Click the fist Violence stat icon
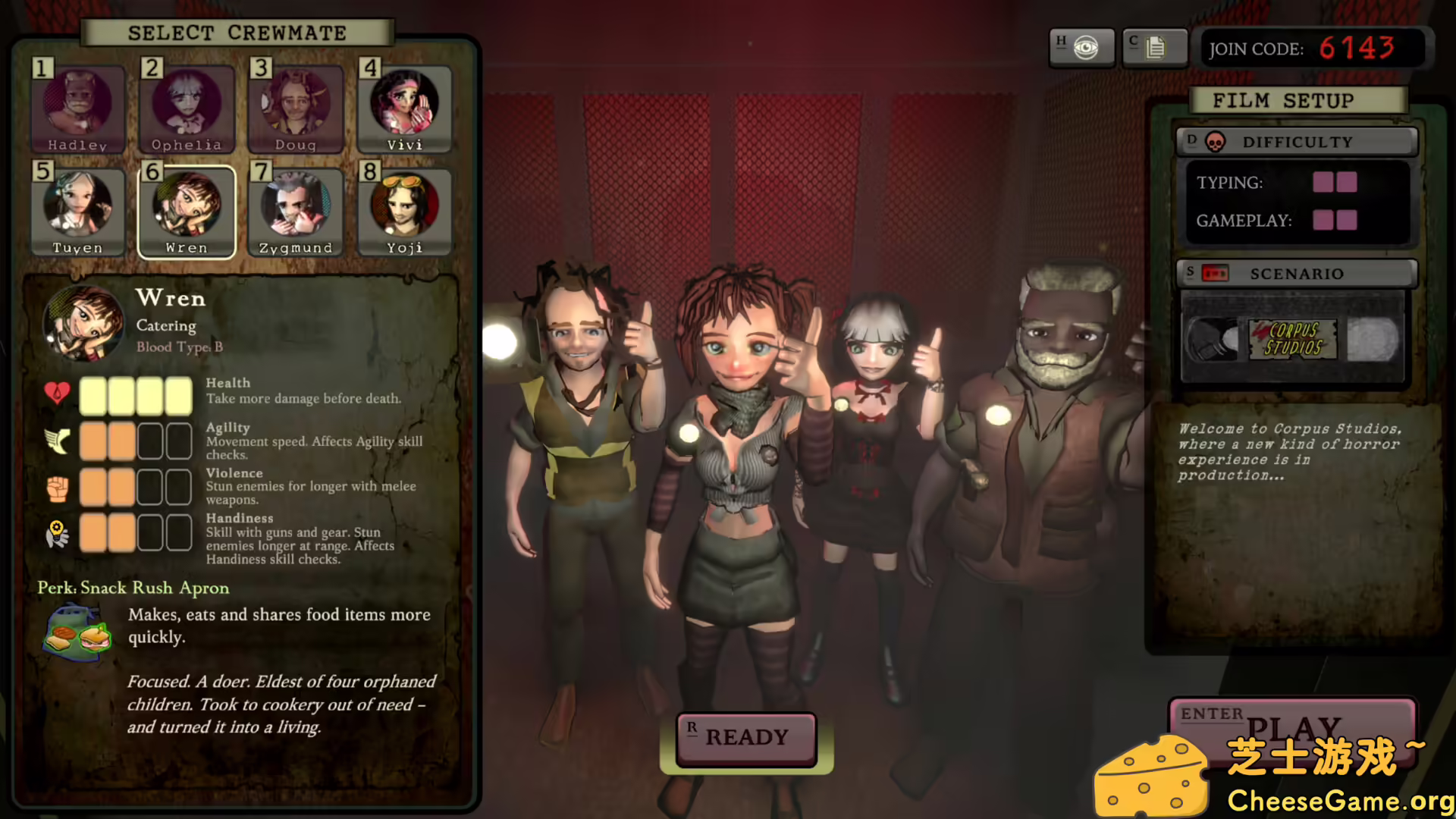This screenshot has height=819, width=1456. 58,487
